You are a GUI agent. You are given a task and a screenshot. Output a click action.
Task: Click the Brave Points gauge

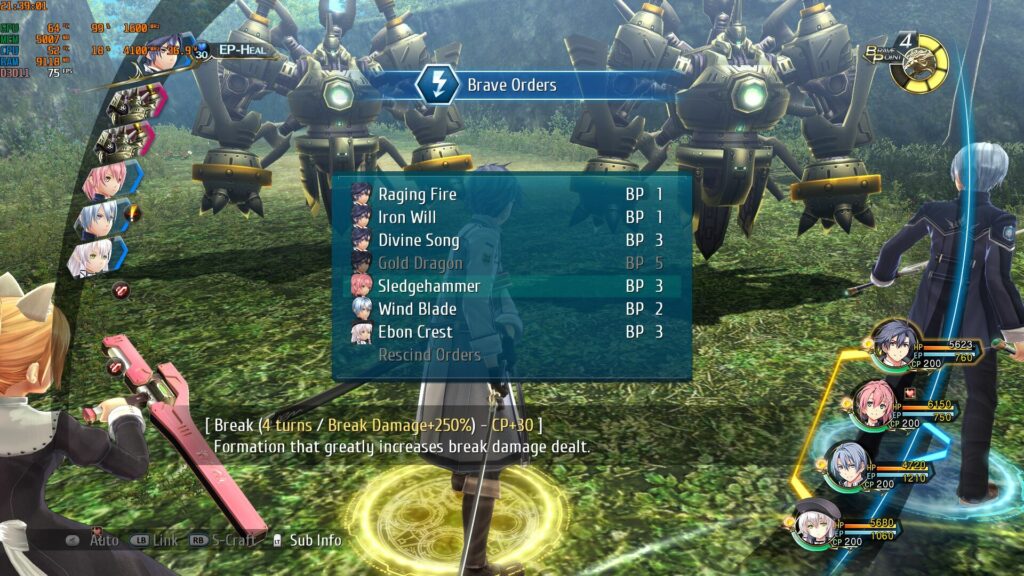[x=918, y=63]
